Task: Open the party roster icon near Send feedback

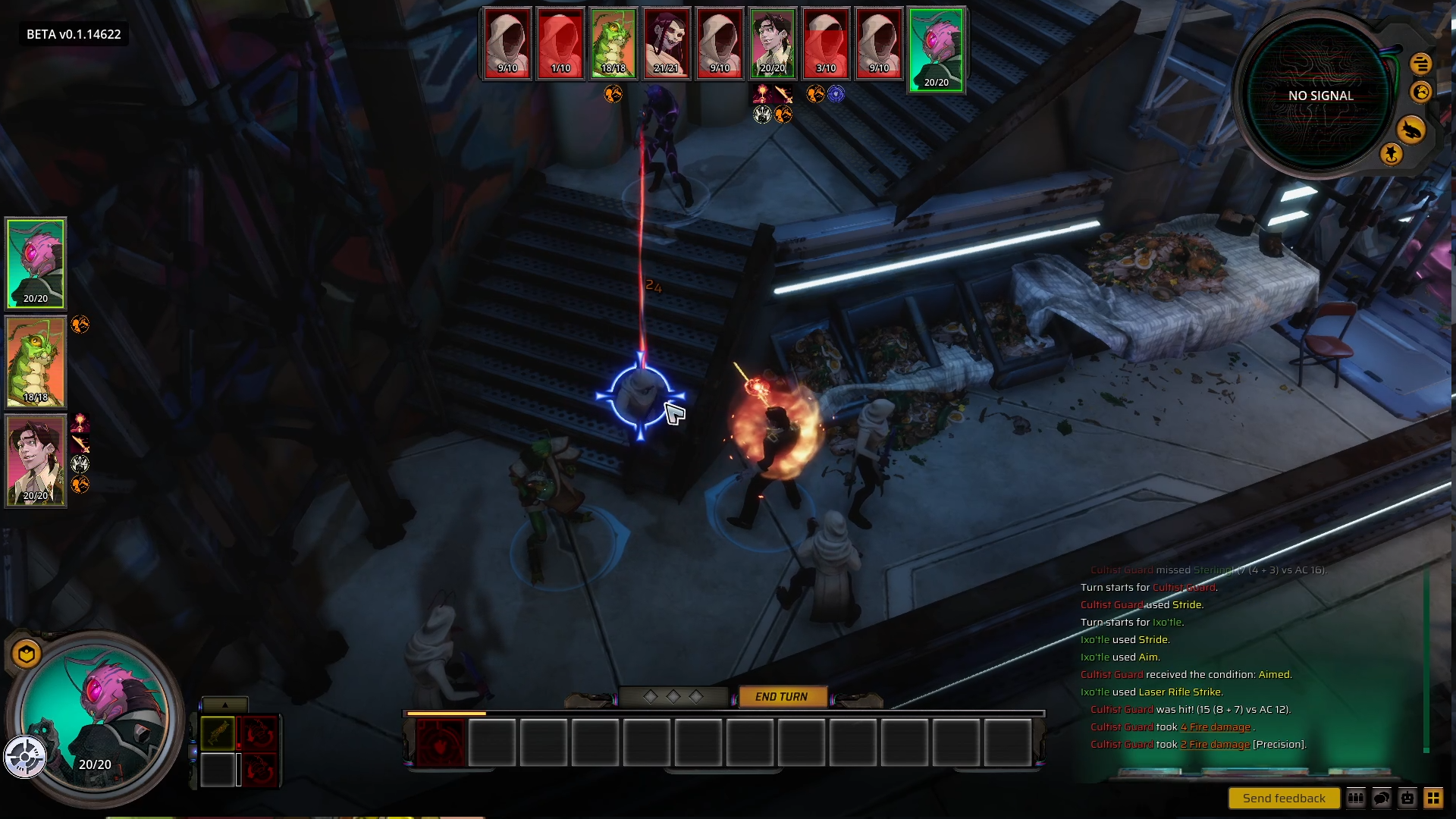Action: (x=1355, y=798)
